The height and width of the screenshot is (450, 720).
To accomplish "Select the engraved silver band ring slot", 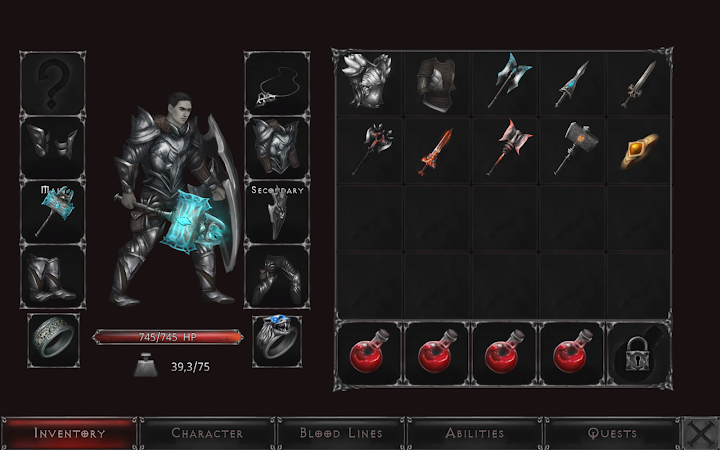I will coord(53,340).
